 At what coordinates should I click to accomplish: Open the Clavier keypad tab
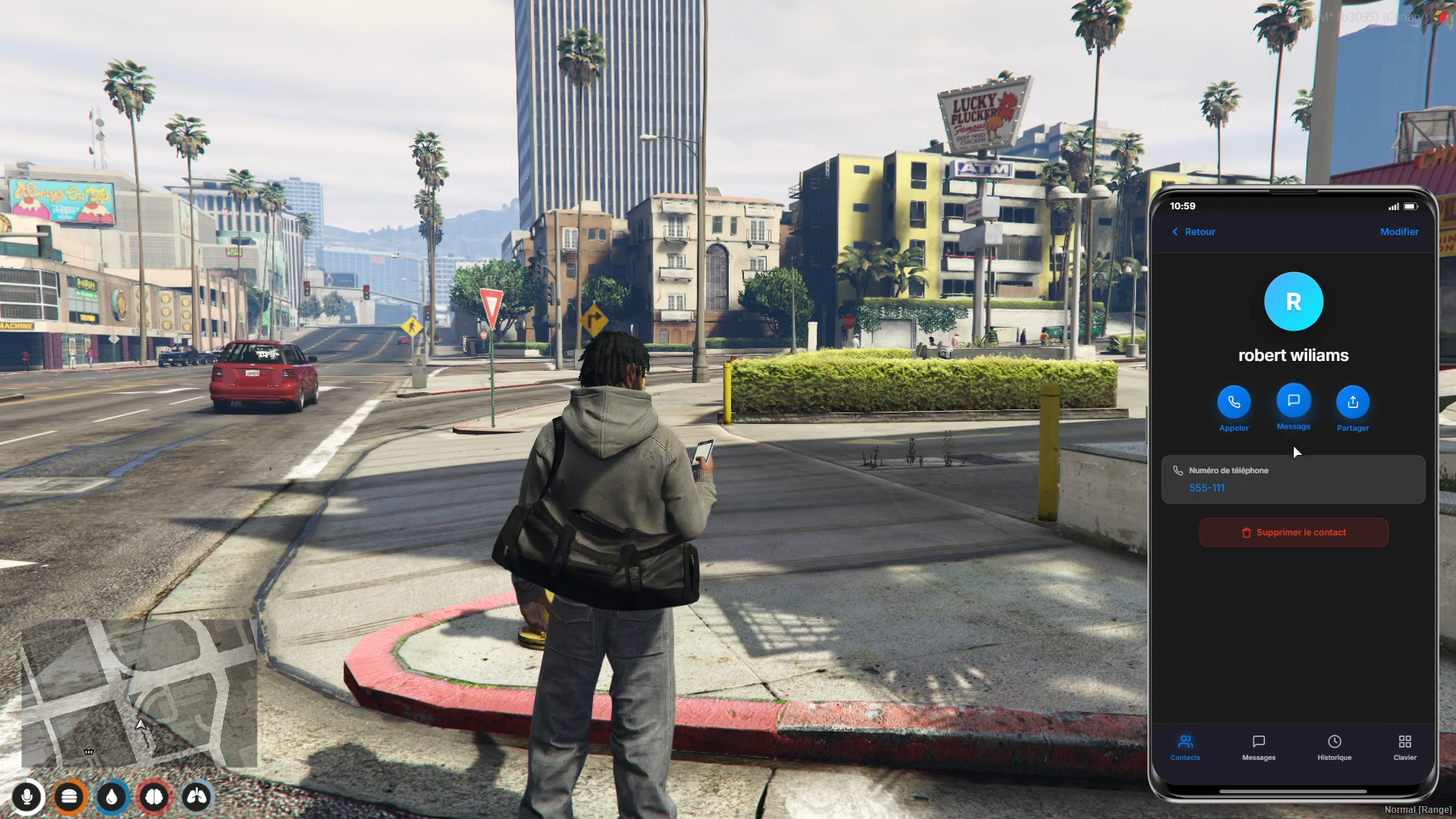pos(1404,747)
